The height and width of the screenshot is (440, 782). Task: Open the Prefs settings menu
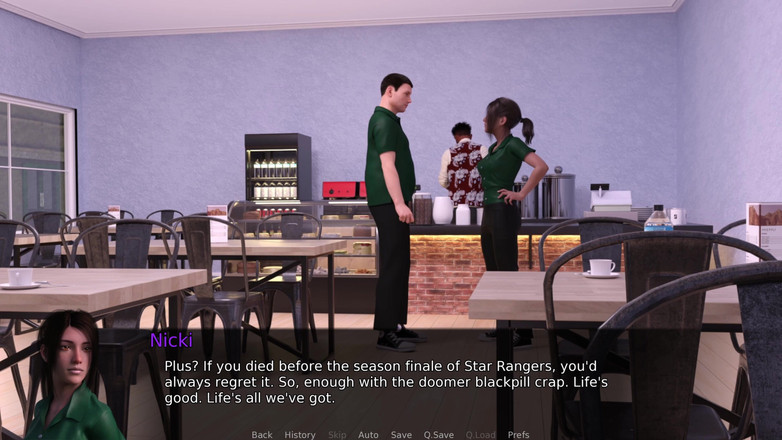518,435
